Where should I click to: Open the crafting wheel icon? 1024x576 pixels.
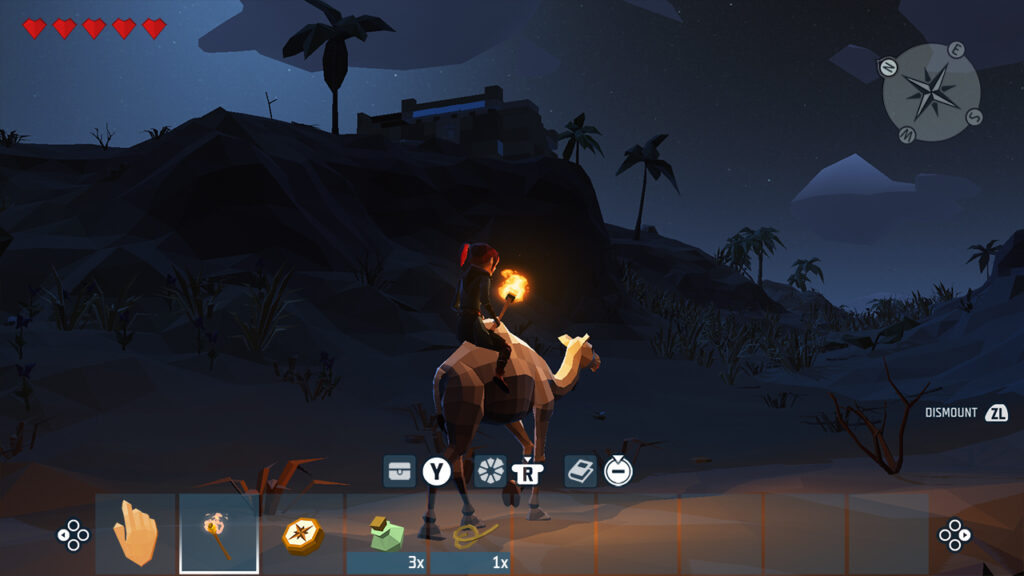(x=490, y=470)
